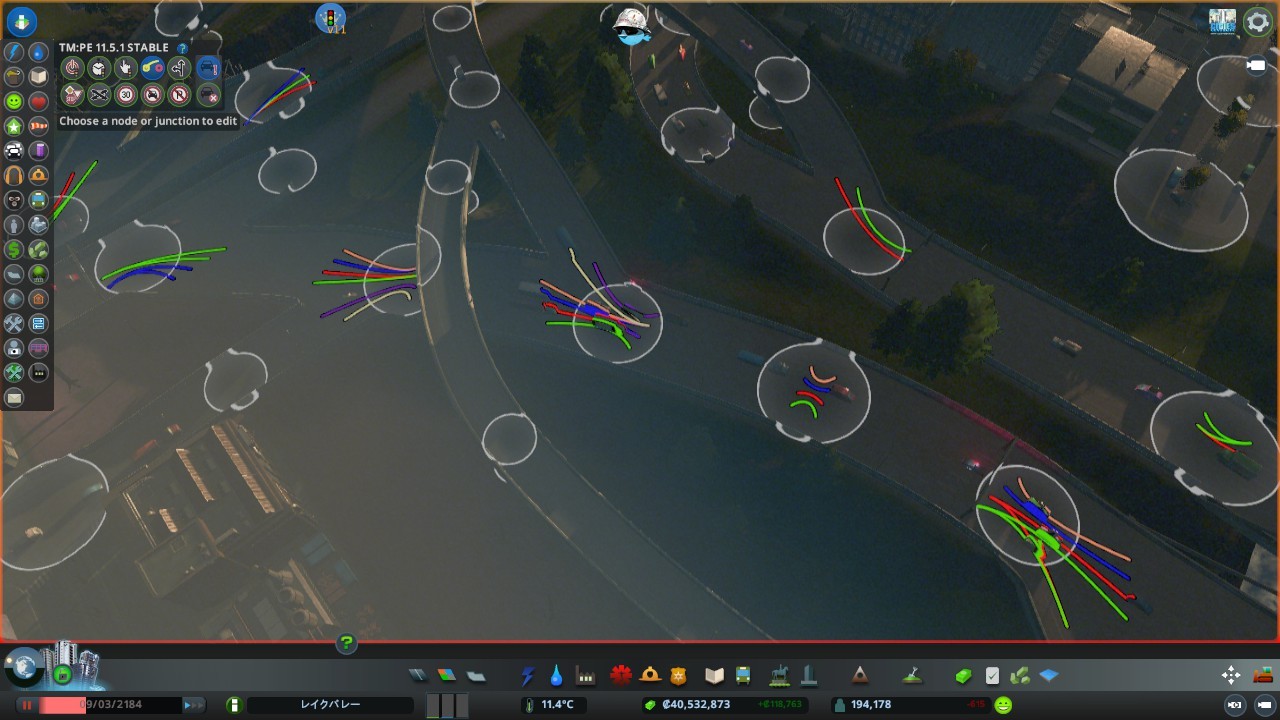
Task: Open the TM:PE help question mark
Action: (182, 48)
